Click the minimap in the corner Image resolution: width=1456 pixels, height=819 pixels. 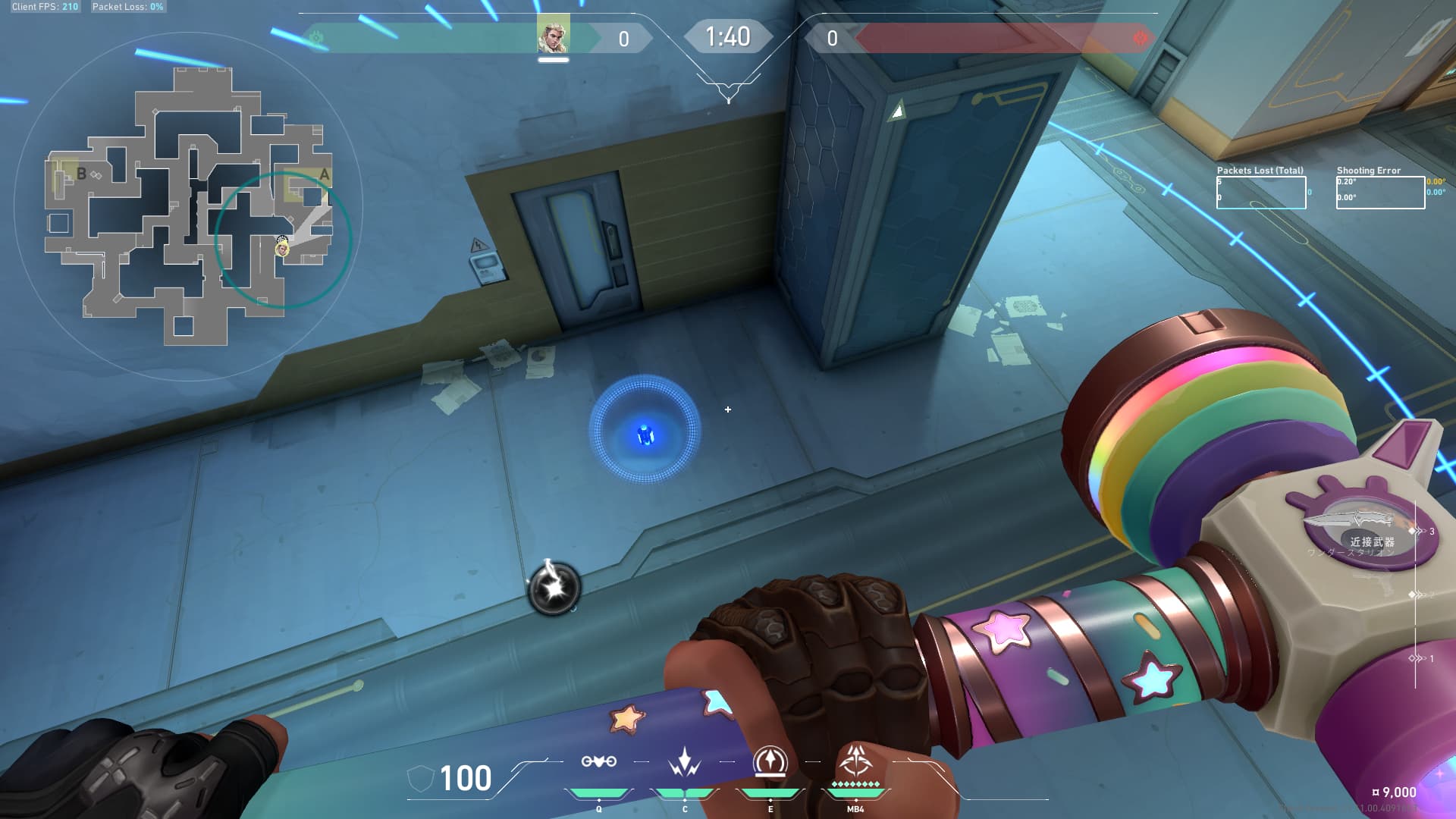(189, 206)
